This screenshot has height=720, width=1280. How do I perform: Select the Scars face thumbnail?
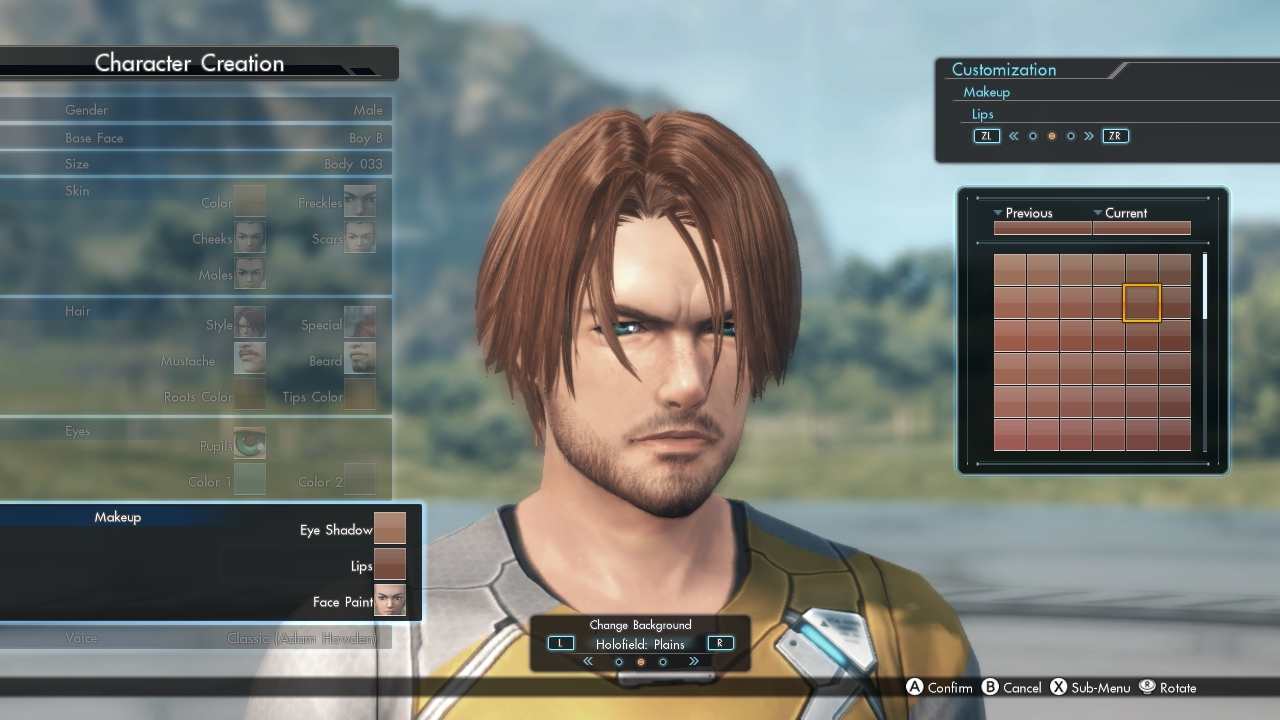click(x=360, y=238)
